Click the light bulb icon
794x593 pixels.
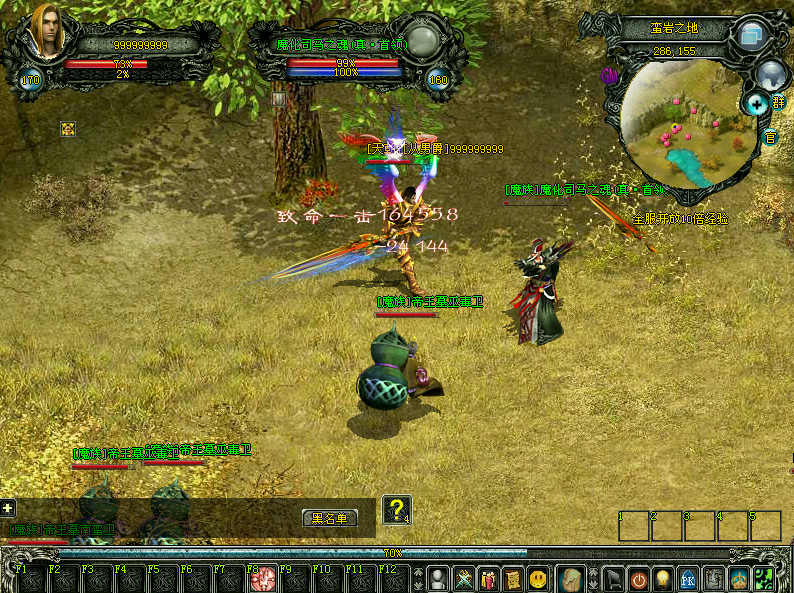coord(663,579)
